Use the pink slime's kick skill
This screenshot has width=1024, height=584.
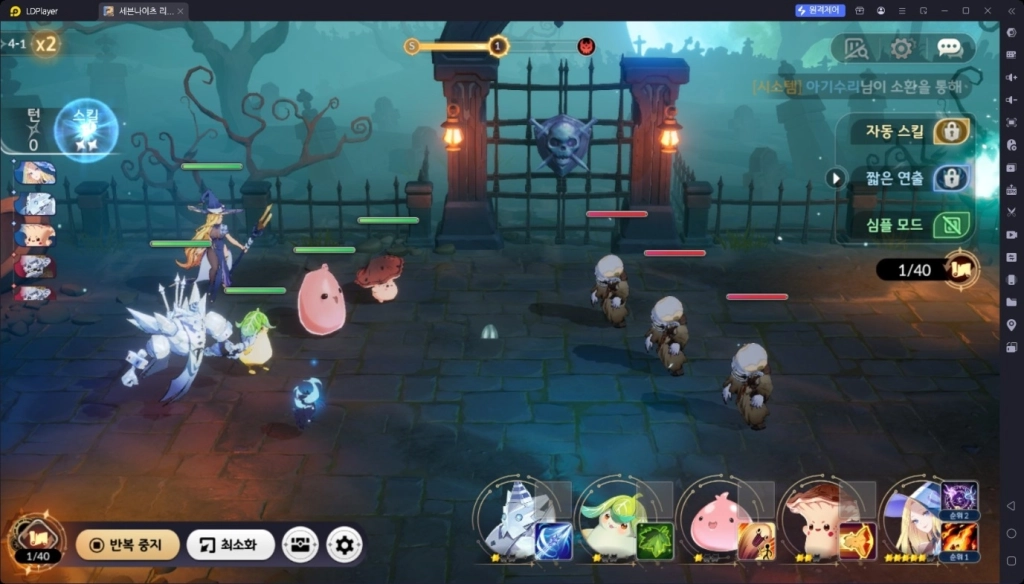756,541
